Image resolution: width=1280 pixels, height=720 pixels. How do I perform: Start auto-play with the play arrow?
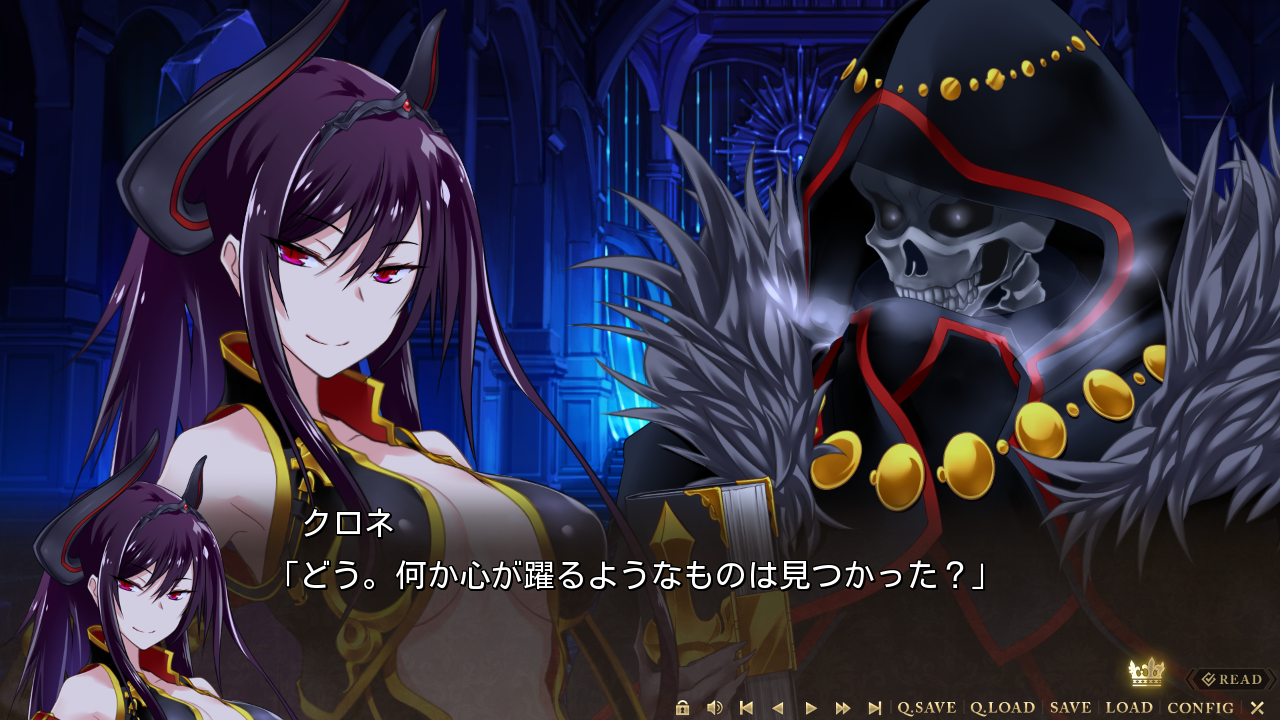pyautogui.click(x=811, y=708)
